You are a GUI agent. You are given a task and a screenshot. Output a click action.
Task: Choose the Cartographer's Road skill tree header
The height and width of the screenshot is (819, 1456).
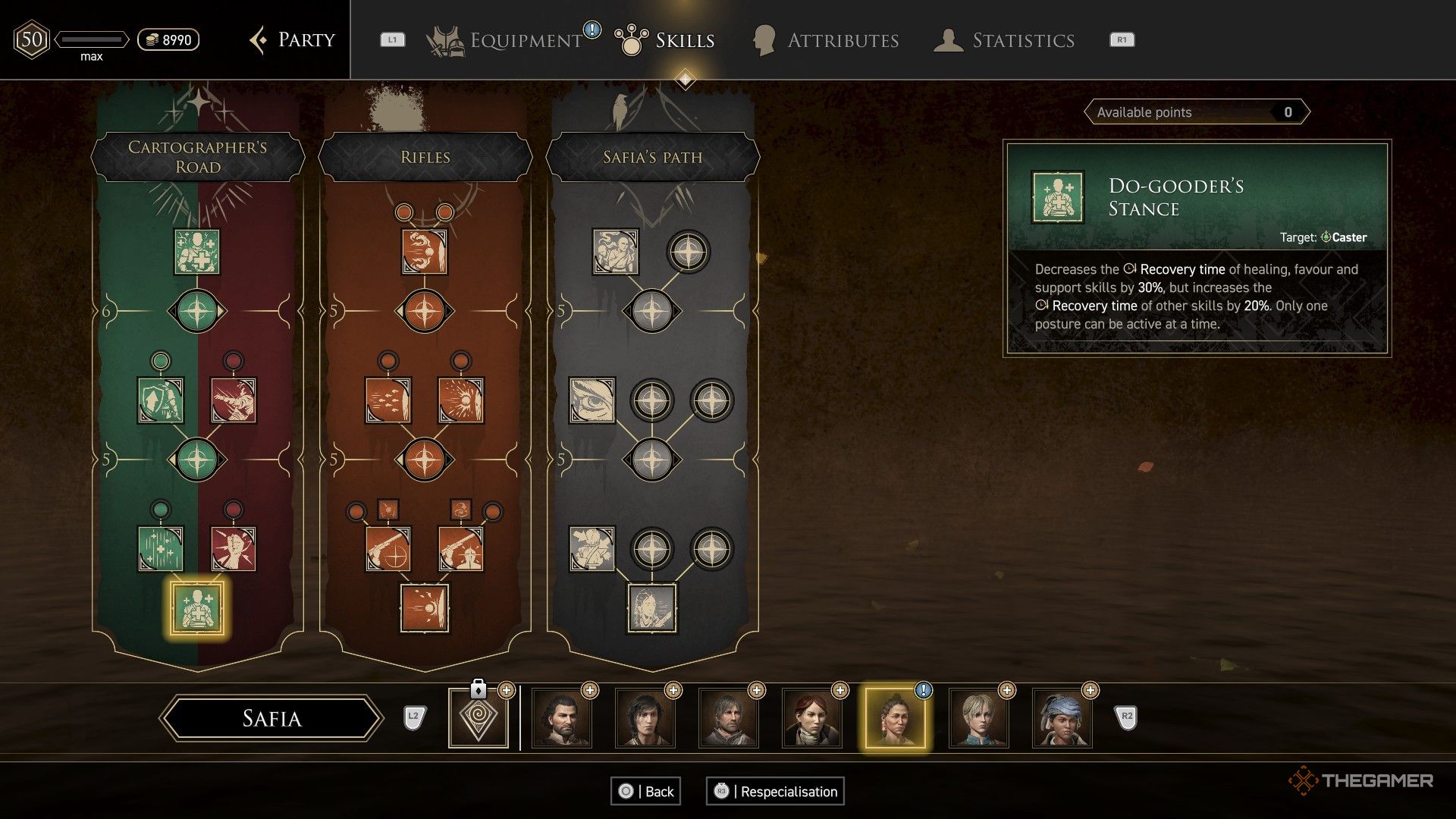[197, 157]
